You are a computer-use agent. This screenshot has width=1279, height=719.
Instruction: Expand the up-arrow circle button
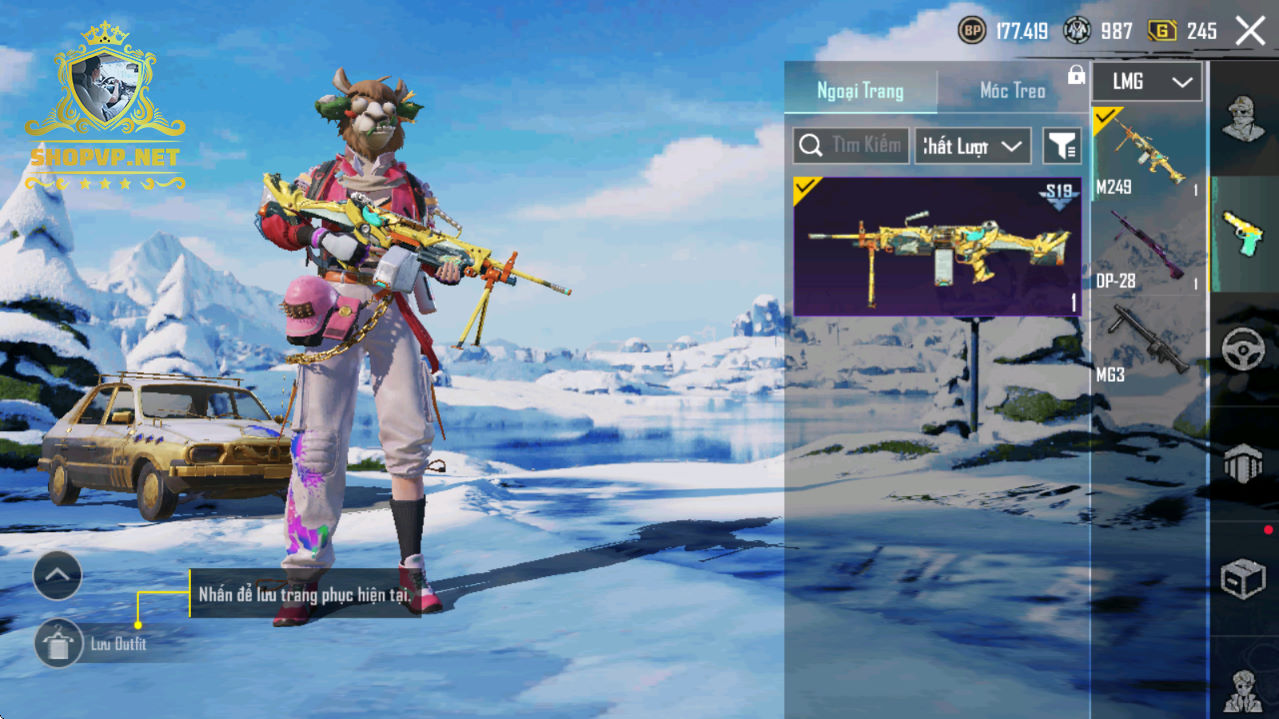(x=57, y=575)
